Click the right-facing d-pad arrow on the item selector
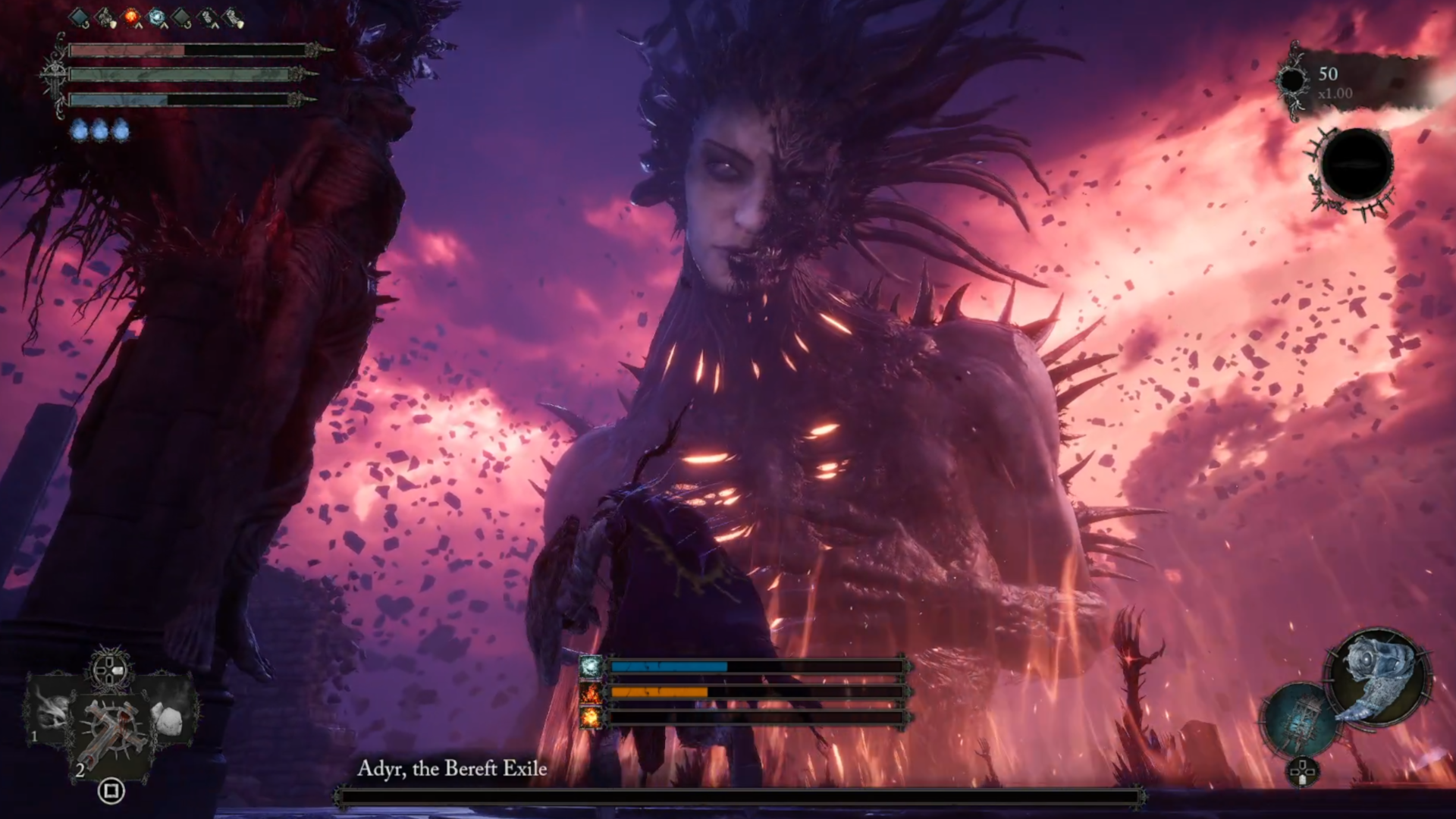1456x819 pixels. click(x=118, y=670)
